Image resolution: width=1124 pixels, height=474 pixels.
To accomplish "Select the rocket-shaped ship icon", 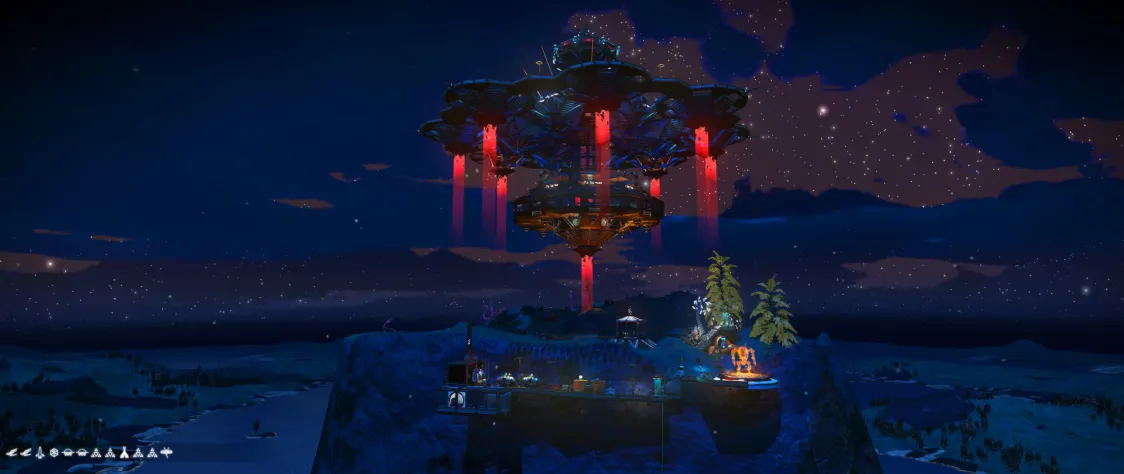I will (40, 453).
